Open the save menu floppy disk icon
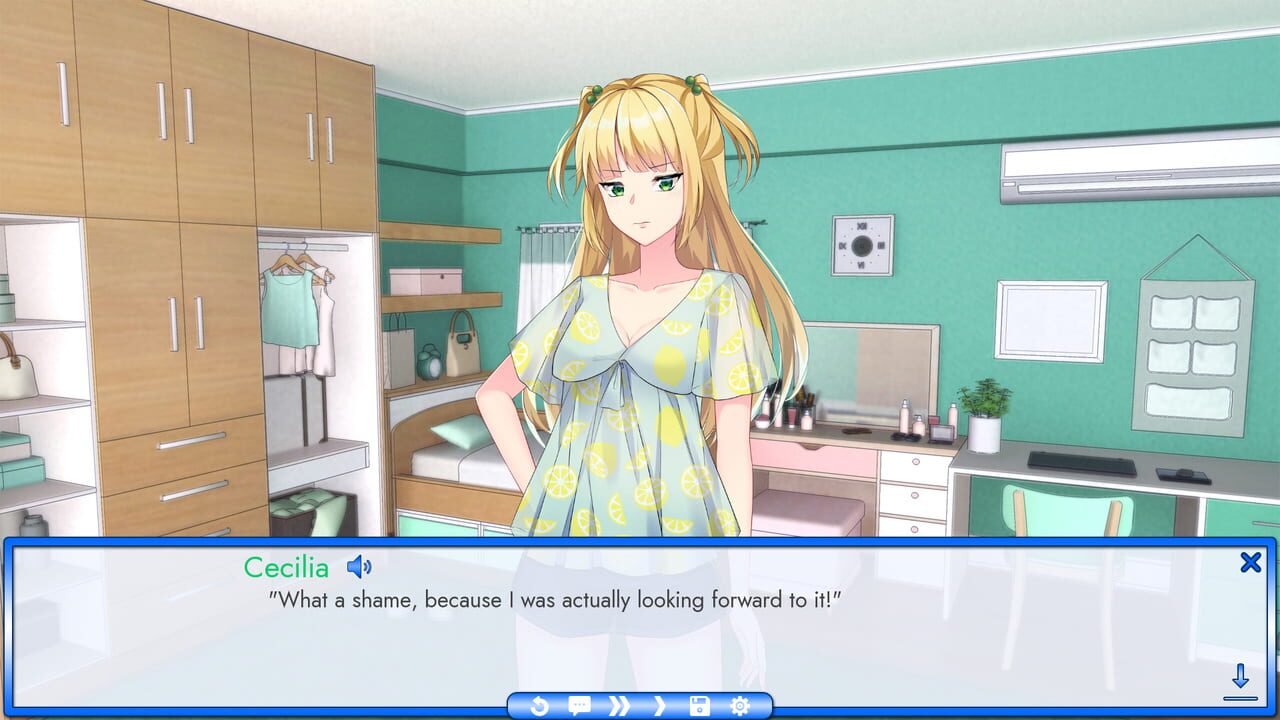This screenshot has height=720, width=1280. pos(700,705)
